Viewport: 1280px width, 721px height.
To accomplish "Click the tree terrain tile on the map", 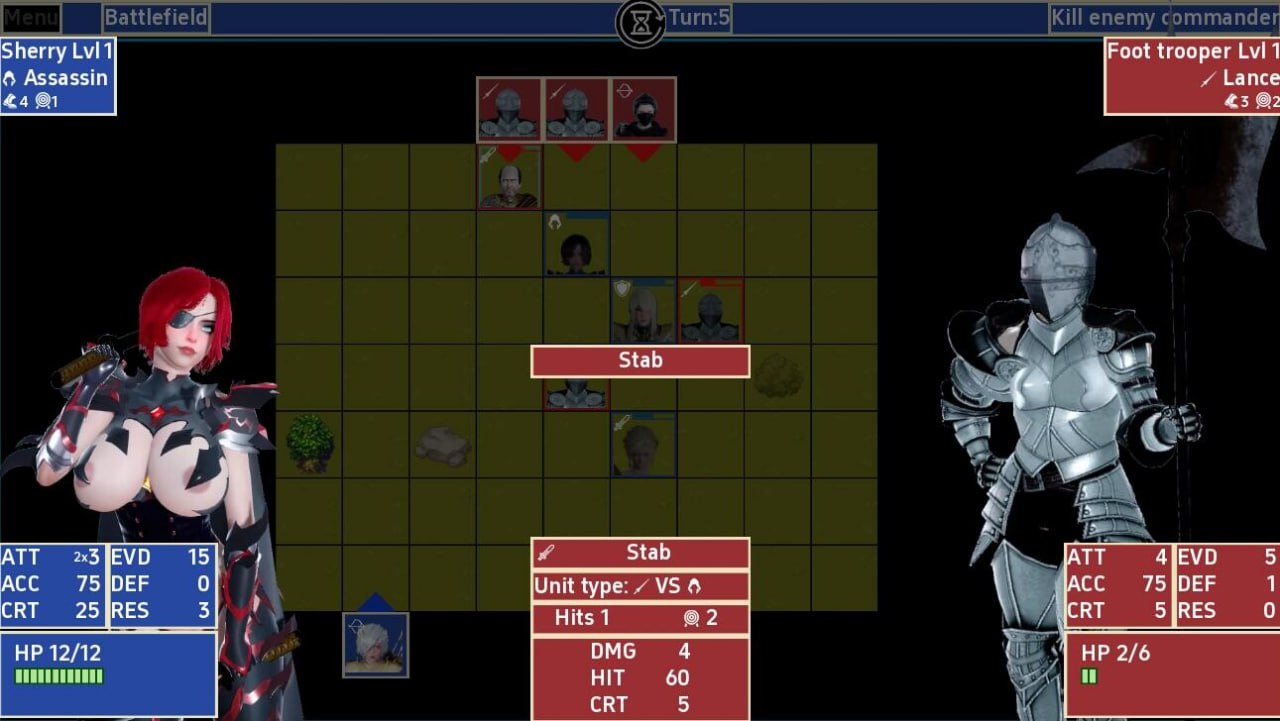I will [309, 447].
